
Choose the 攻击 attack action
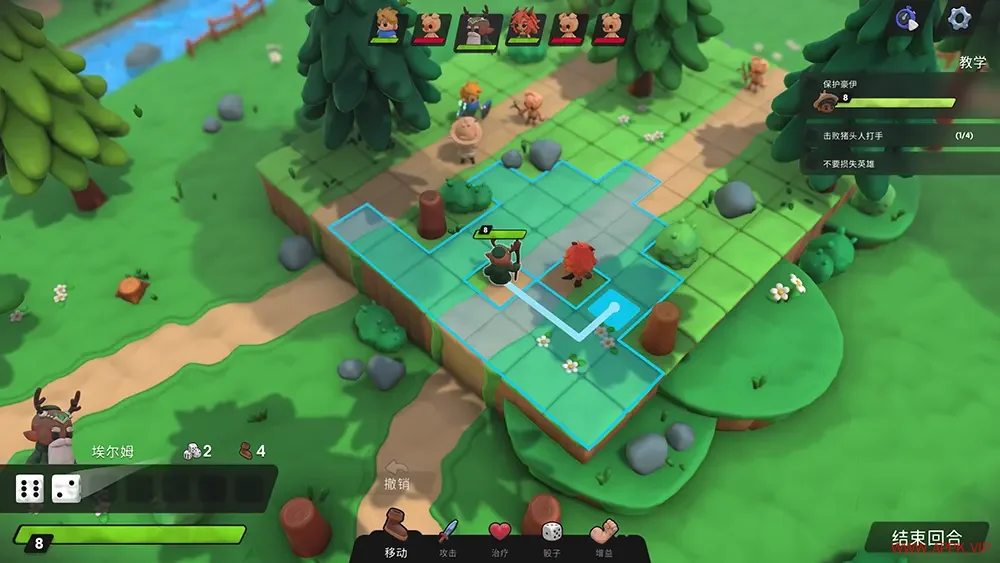click(x=448, y=535)
